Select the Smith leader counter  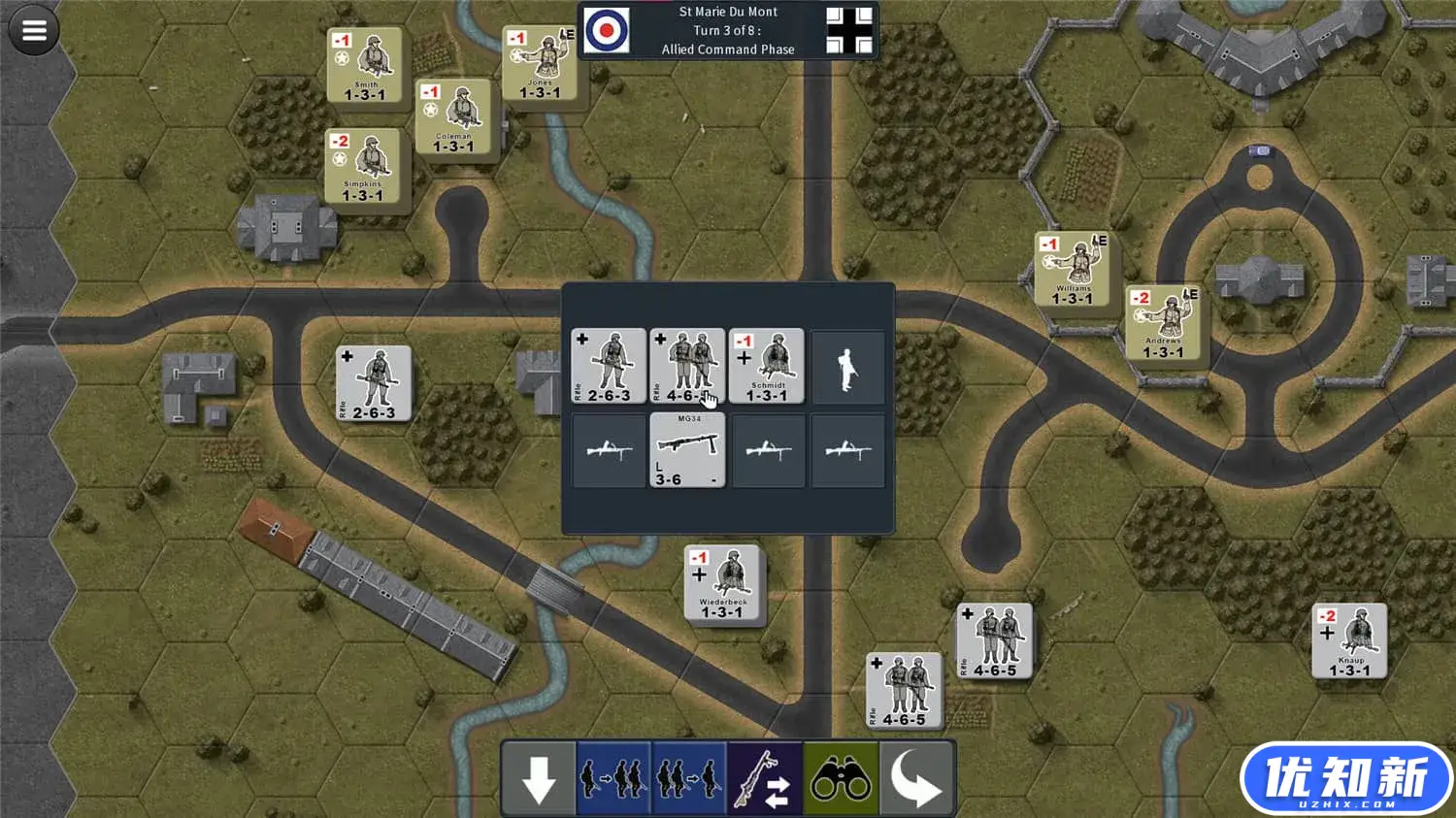[x=364, y=65]
